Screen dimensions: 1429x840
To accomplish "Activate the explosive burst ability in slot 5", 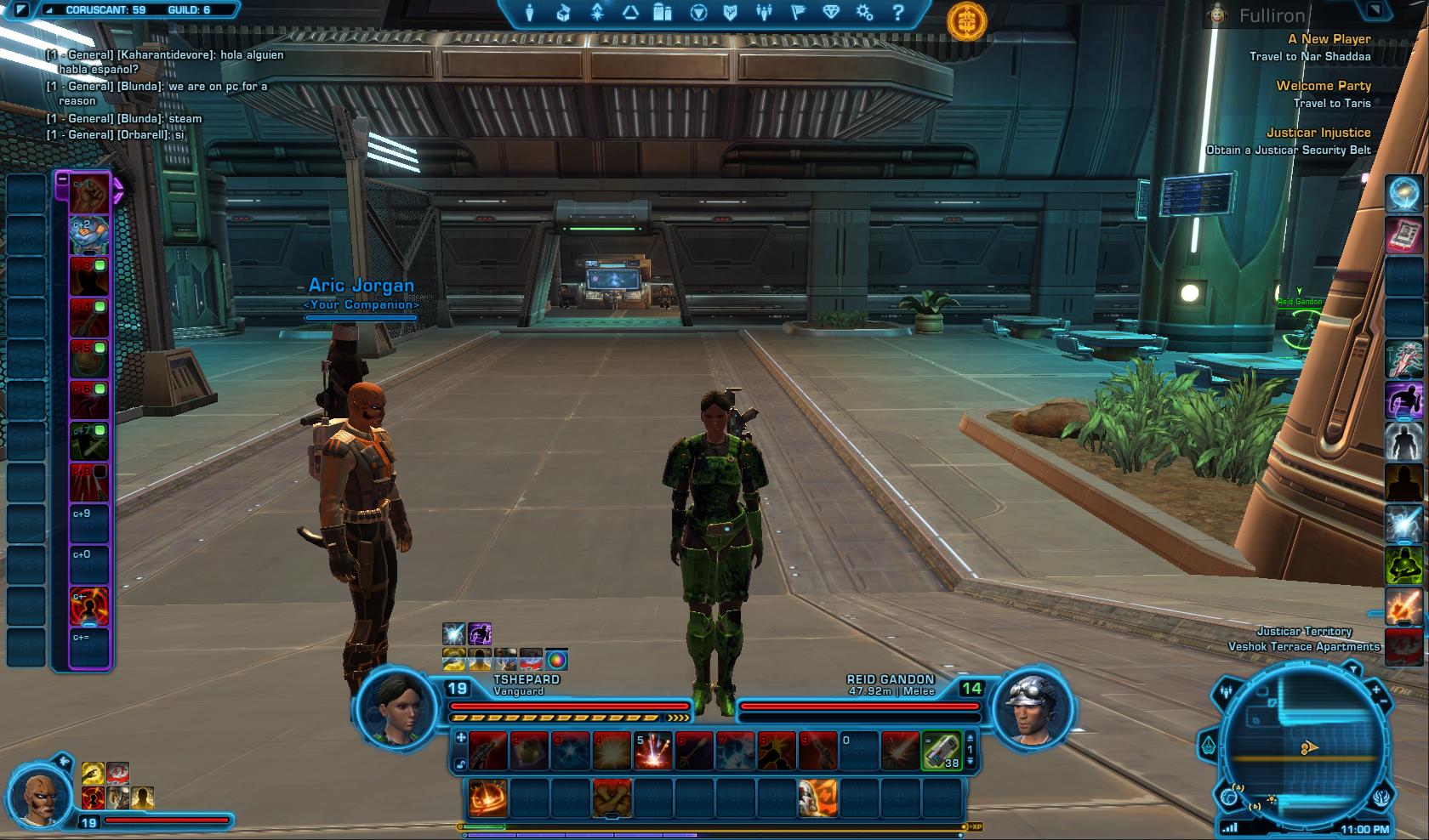I will (x=653, y=752).
